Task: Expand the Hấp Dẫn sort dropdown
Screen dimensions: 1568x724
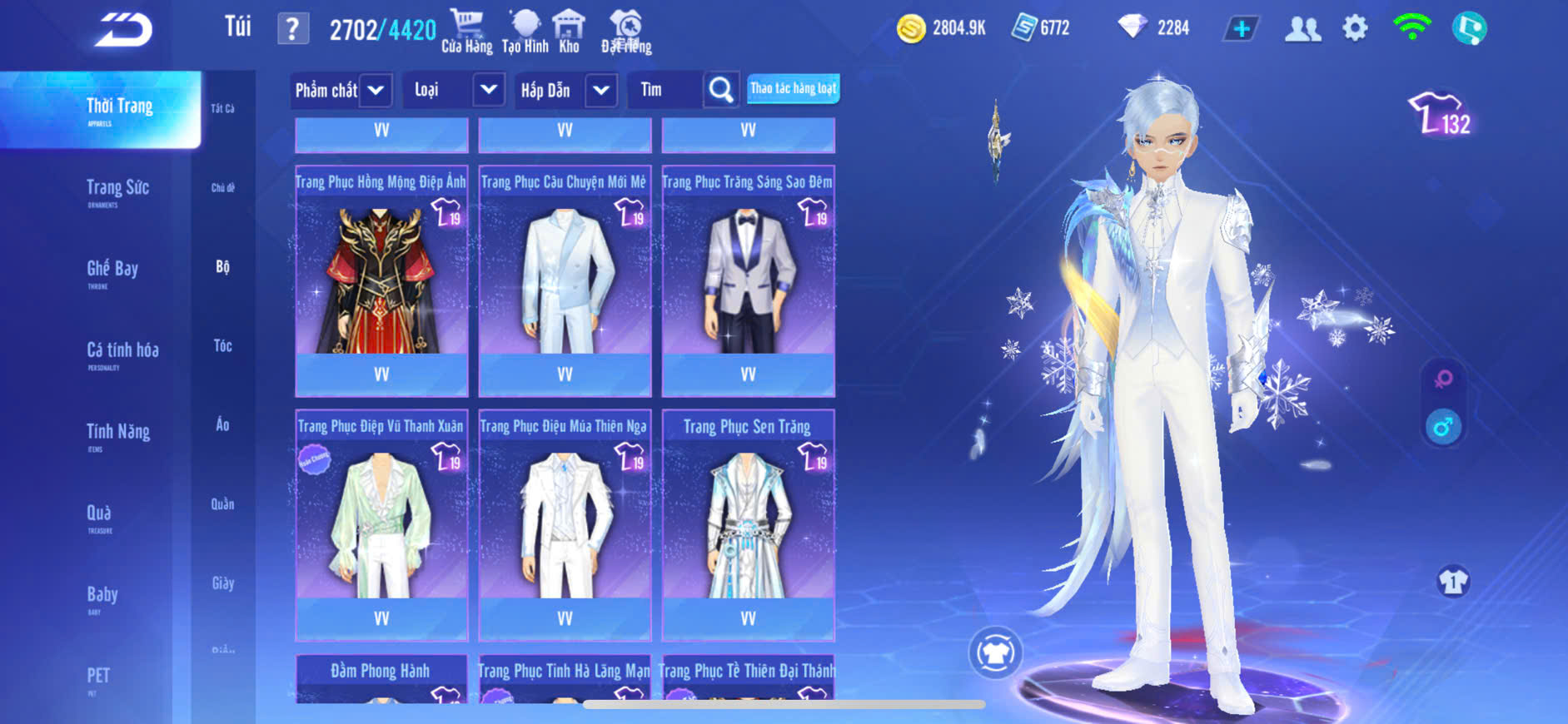Action: (601, 90)
